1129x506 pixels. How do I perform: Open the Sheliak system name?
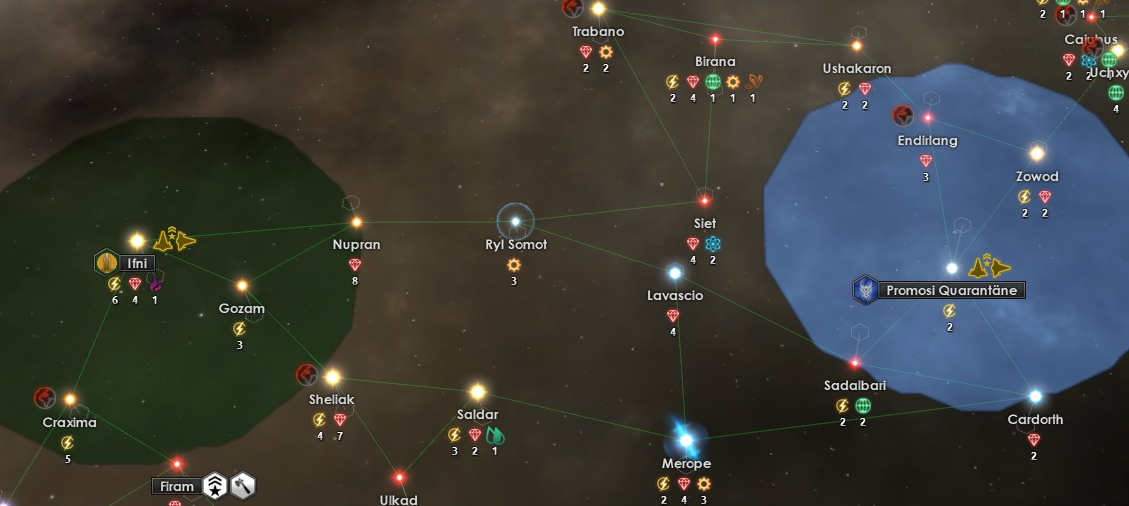(332, 400)
